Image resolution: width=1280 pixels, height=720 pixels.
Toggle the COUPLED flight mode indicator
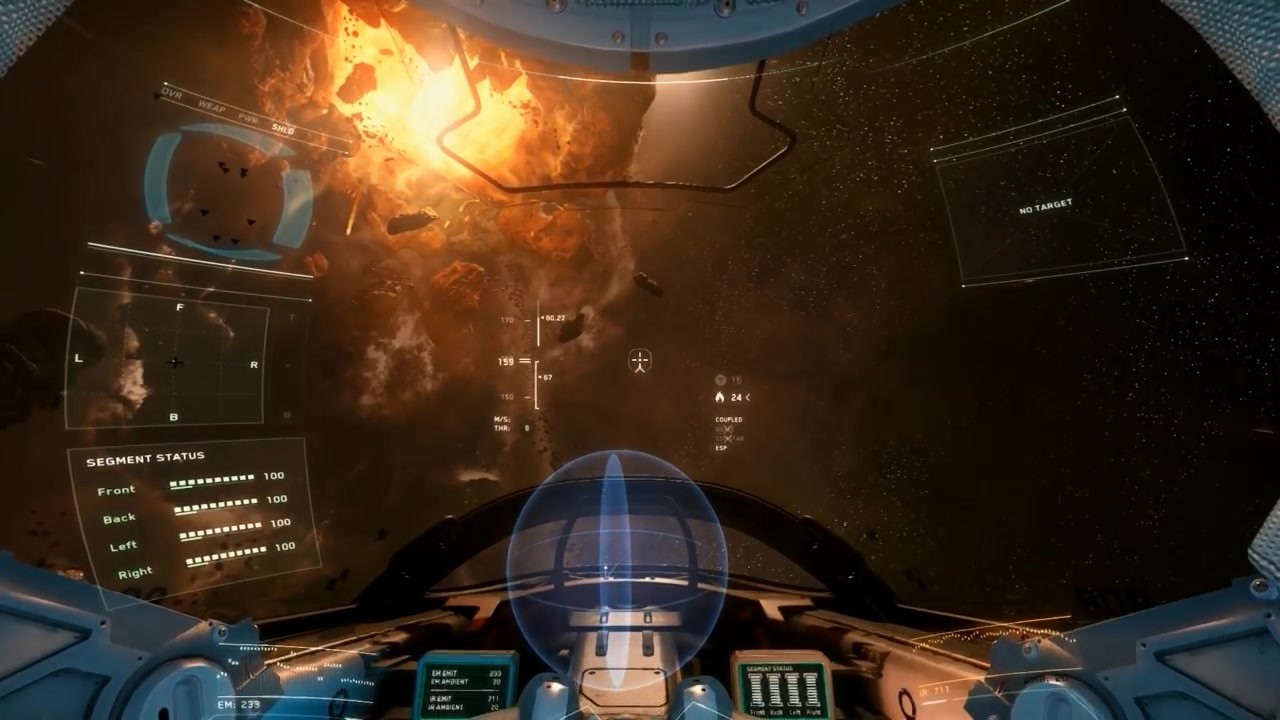tap(729, 420)
